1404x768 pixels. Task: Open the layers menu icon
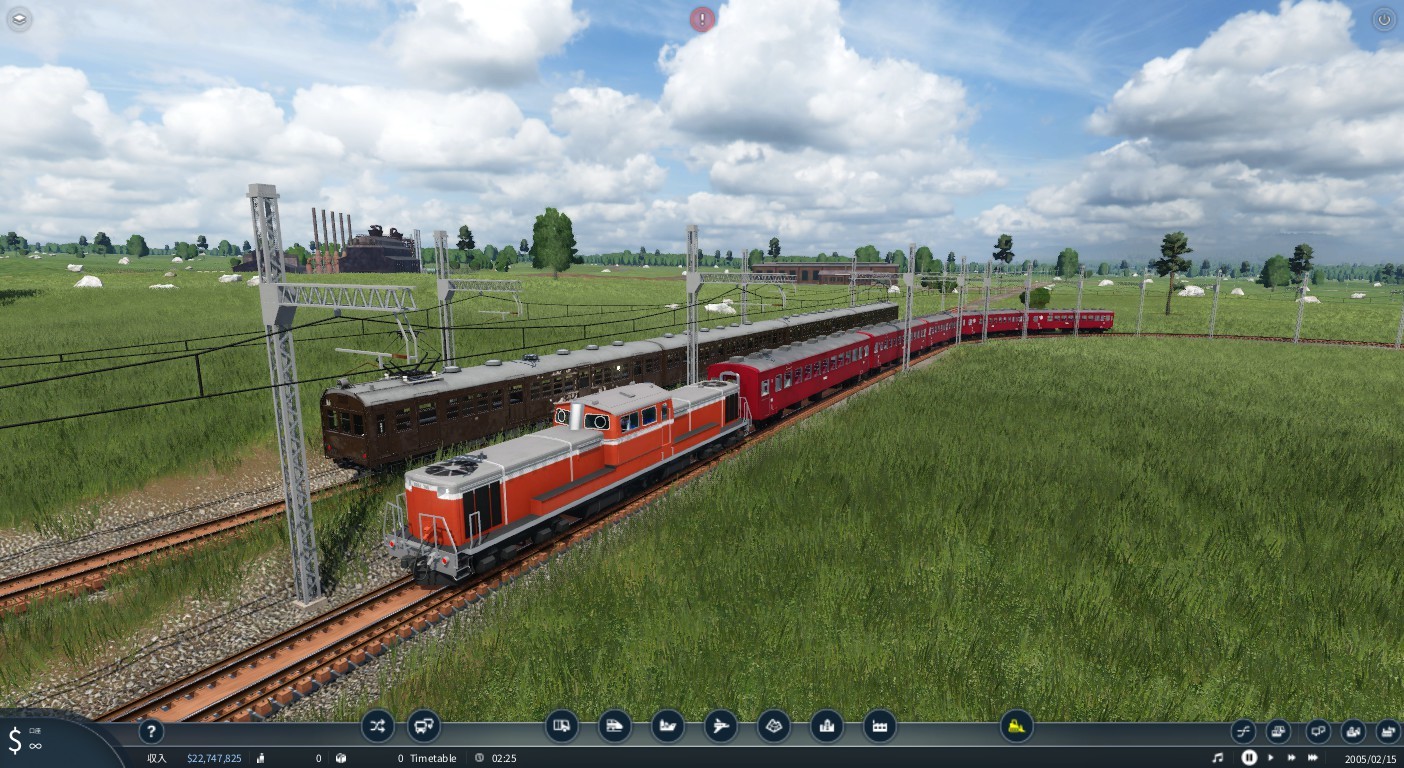click(x=19, y=19)
